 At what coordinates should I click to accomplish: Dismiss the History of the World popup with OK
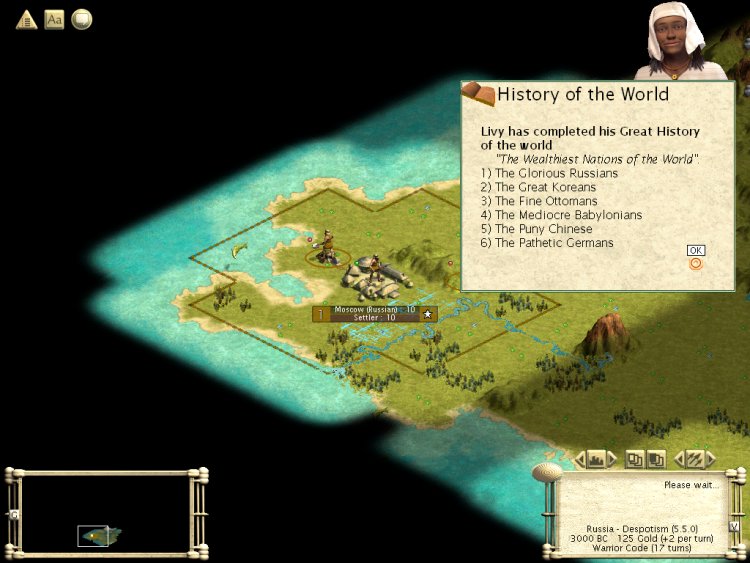point(696,250)
